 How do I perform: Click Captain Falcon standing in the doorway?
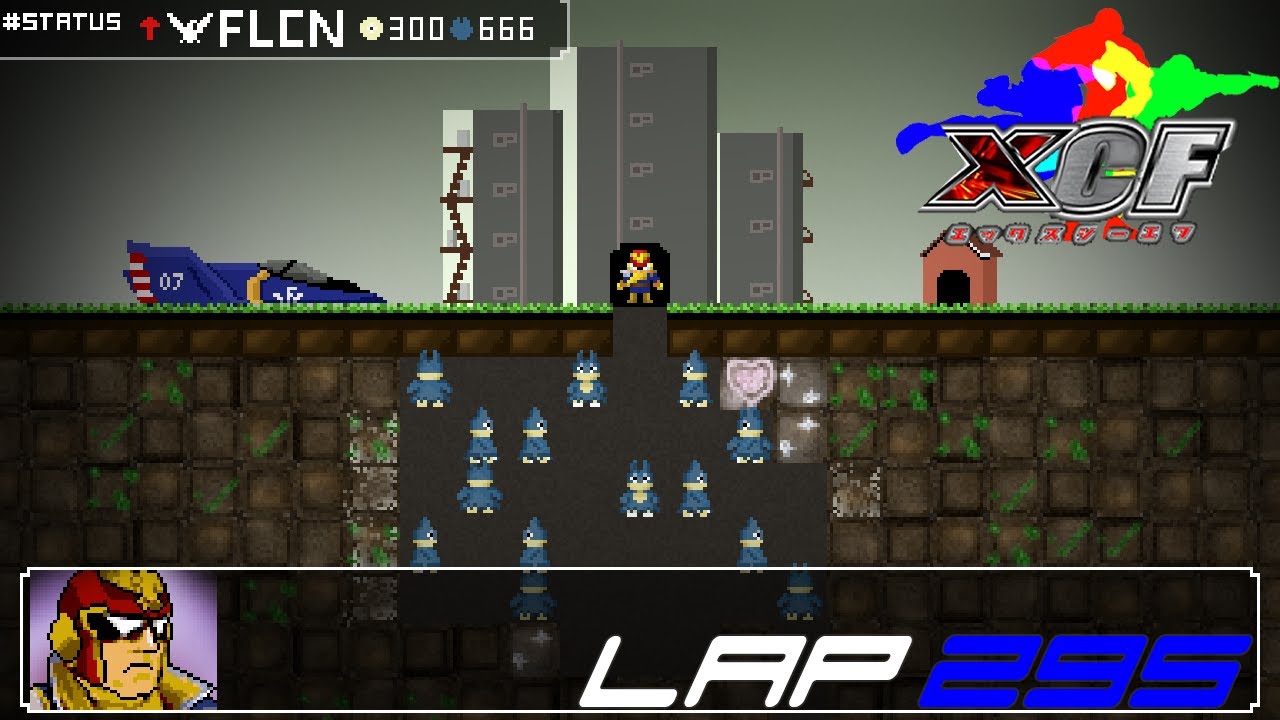tap(641, 274)
